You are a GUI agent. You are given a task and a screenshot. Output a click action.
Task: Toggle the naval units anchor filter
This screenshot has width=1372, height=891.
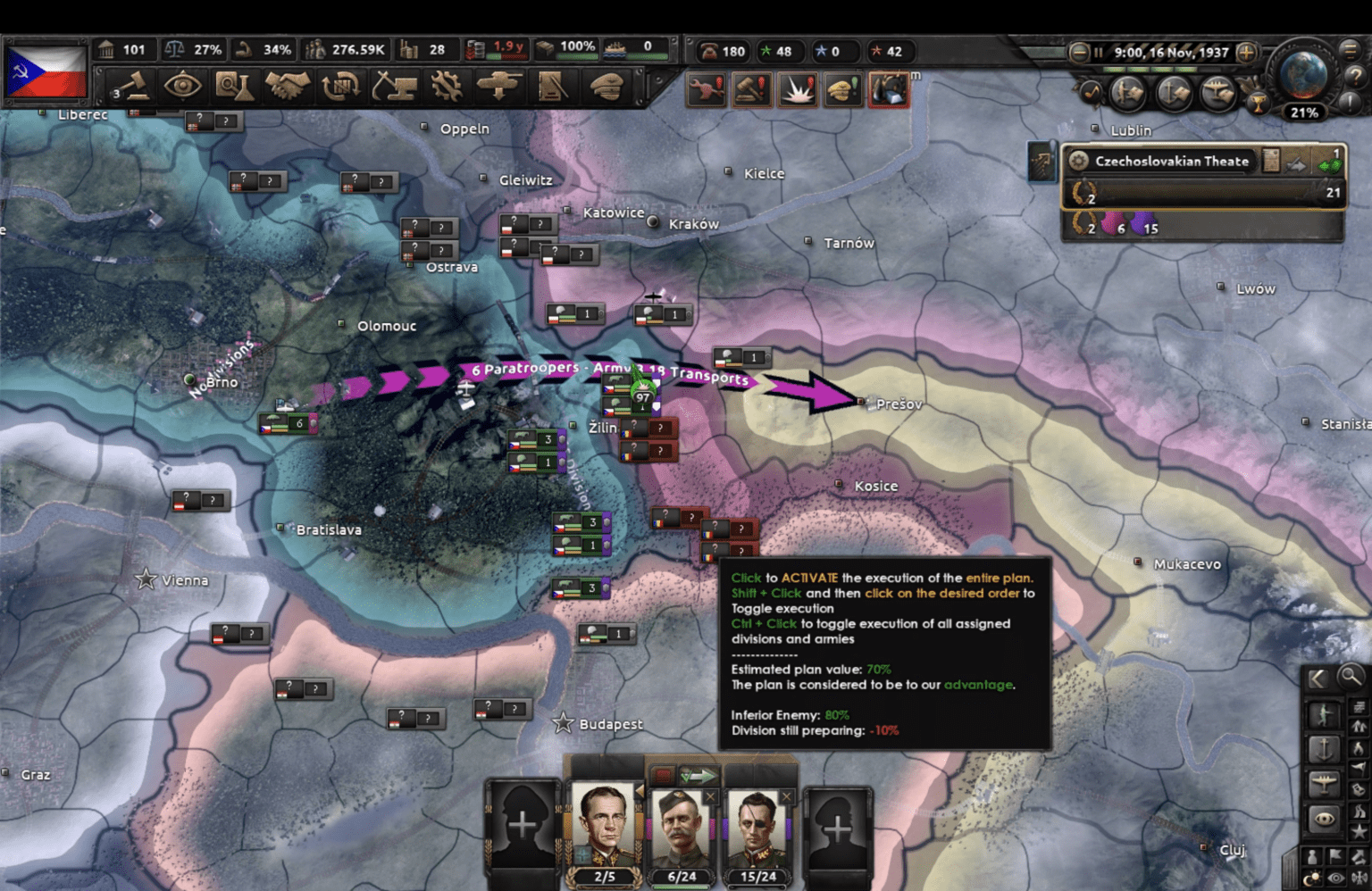pyautogui.click(x=1325, y=750)
